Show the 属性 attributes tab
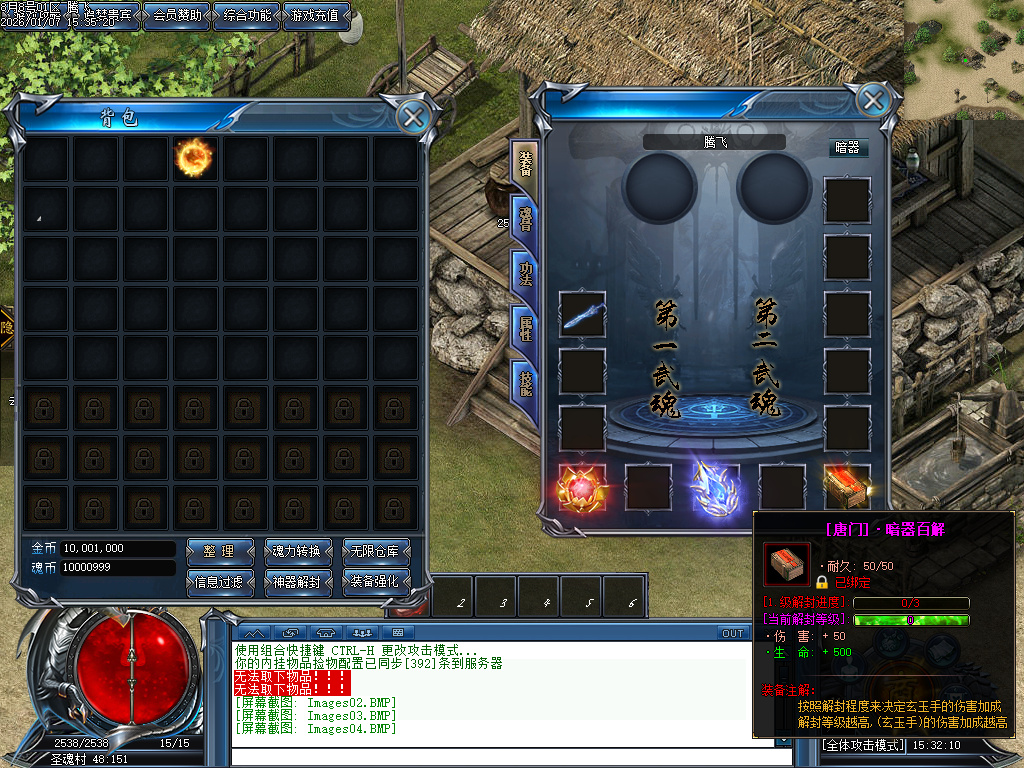 click(x=525, y=326)
